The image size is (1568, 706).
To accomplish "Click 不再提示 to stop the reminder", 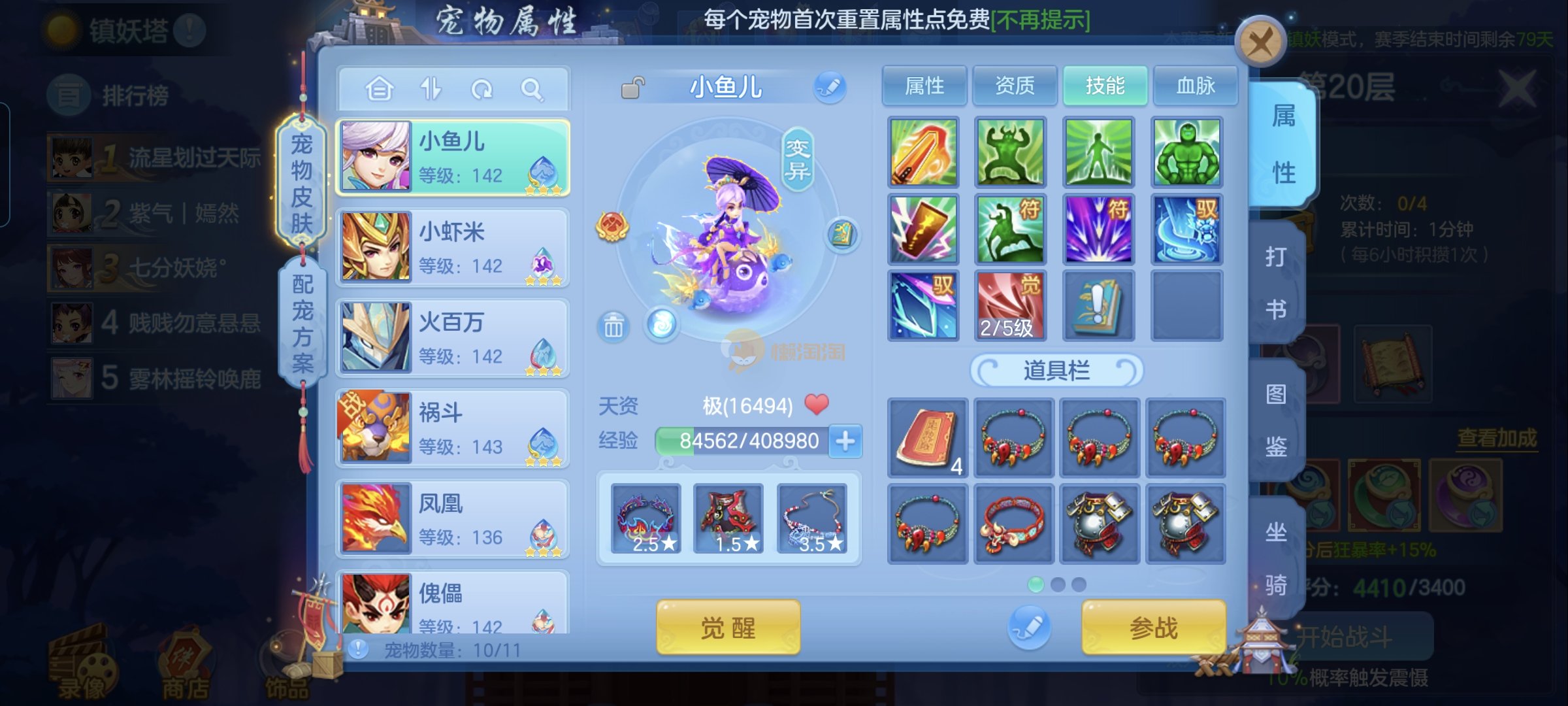I will [1040, 20].
